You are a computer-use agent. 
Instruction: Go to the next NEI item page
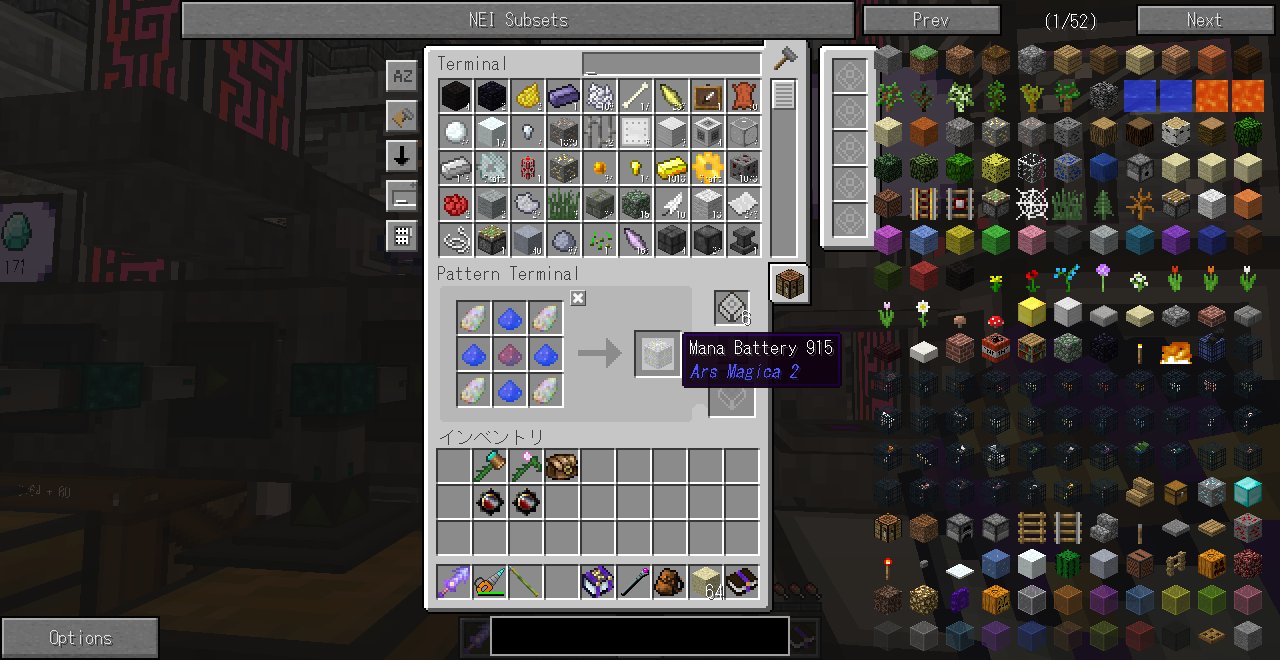pos(1203,20)
